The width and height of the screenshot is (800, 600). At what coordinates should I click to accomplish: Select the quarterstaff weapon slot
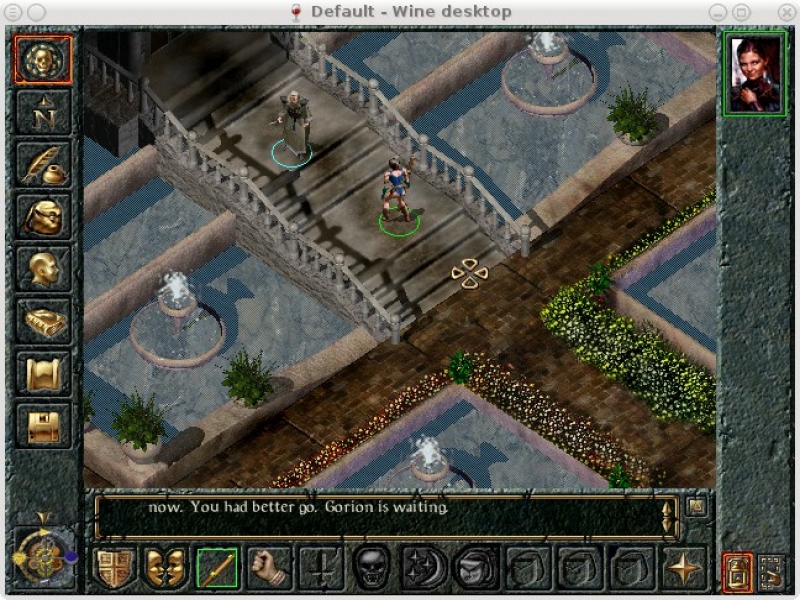point(216,568)
